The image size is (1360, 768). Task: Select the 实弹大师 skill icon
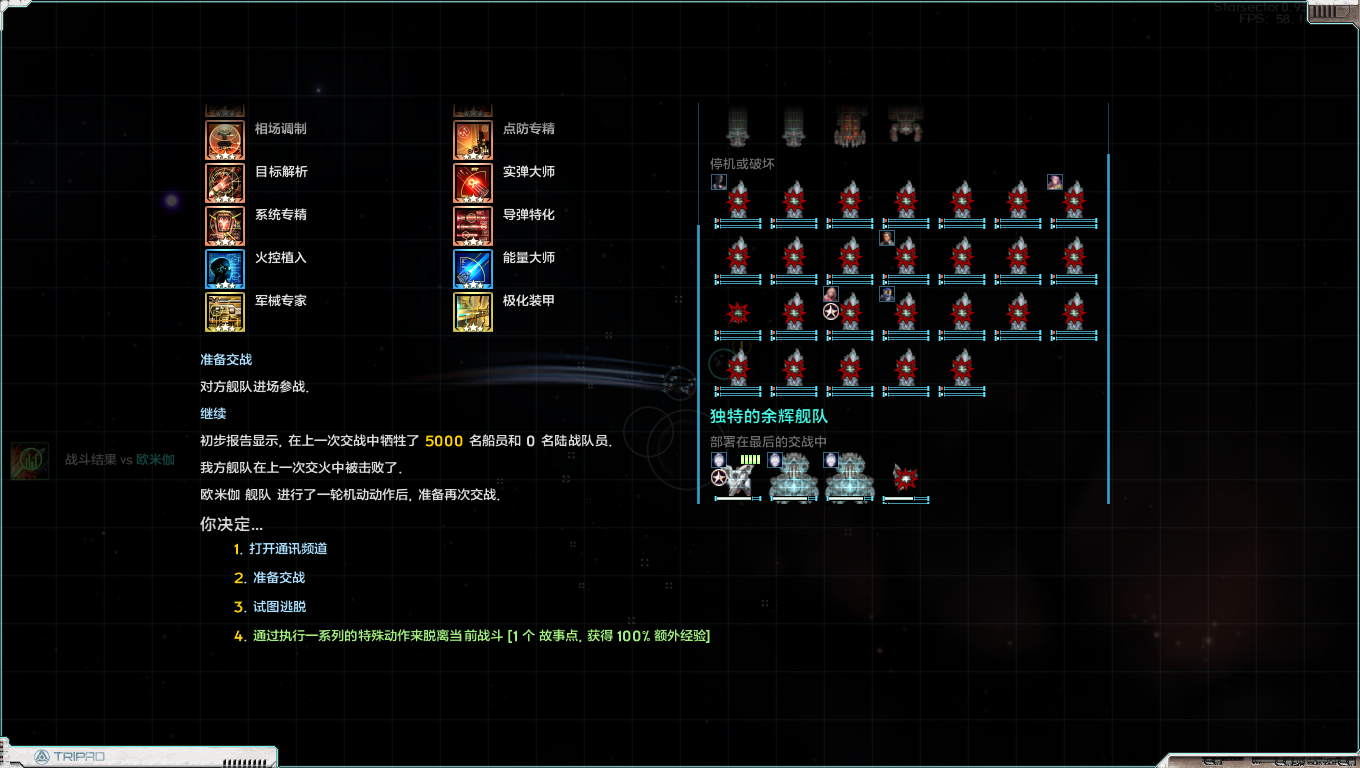click(x=472, y=182)
